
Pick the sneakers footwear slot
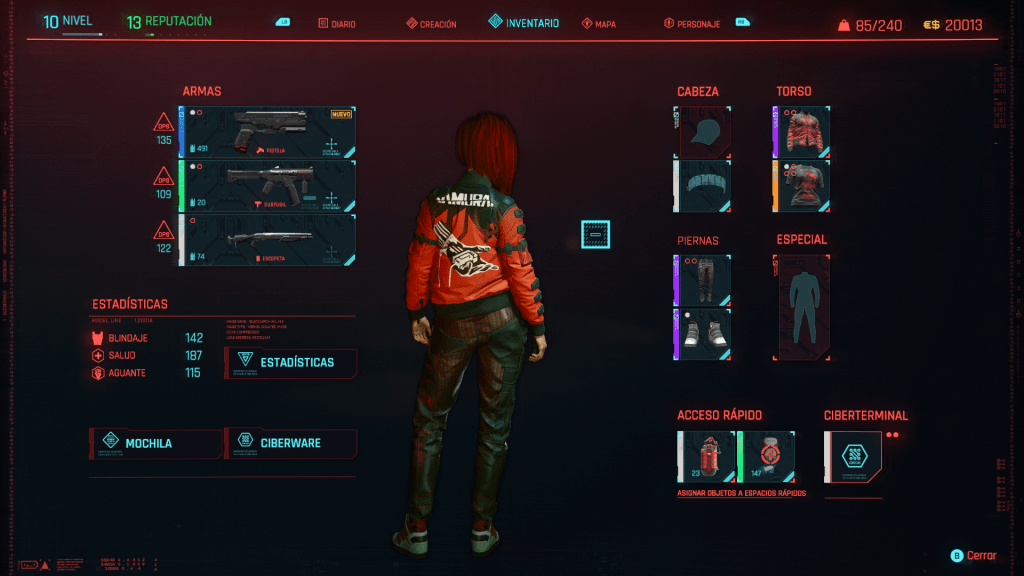pyautogui.click(x=705, y=334)
